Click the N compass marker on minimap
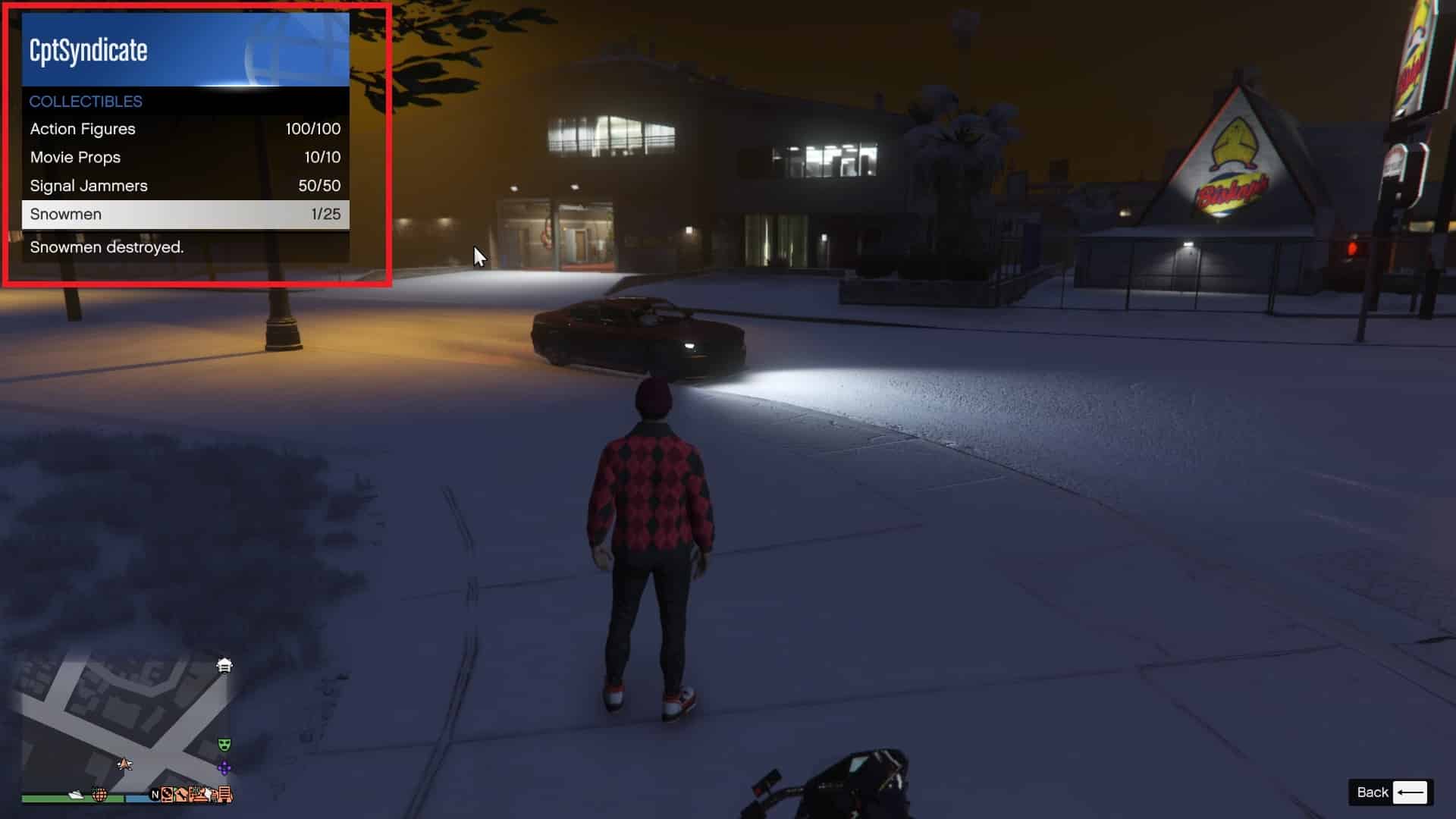Image resolution: width=1456 pixels, height=819 pixels. (x=155, y=795)
